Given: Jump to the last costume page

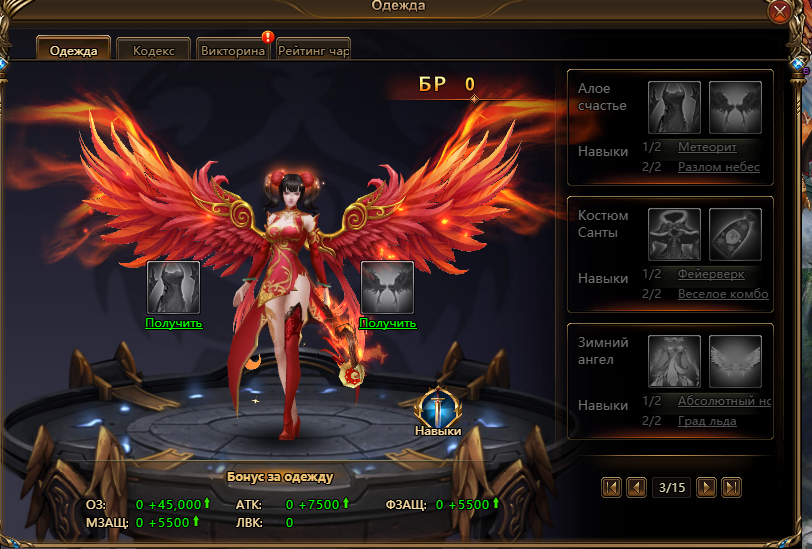Looking at the screenshot, I should point(732,487).
